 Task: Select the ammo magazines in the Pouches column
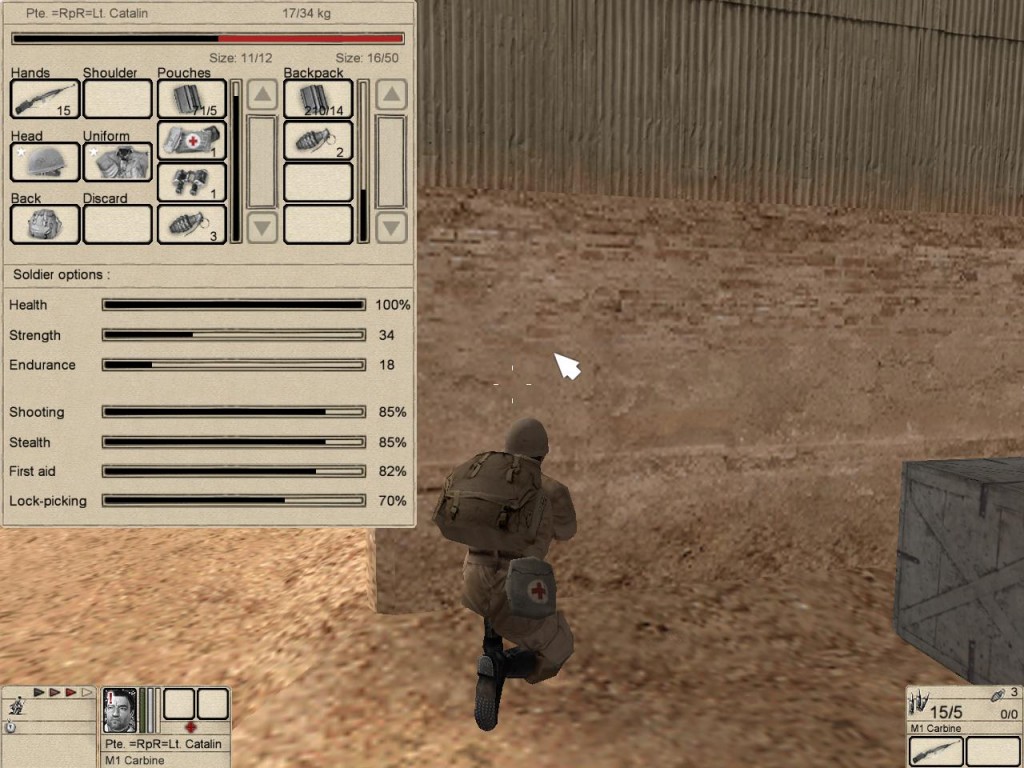(x=191, y=99)
